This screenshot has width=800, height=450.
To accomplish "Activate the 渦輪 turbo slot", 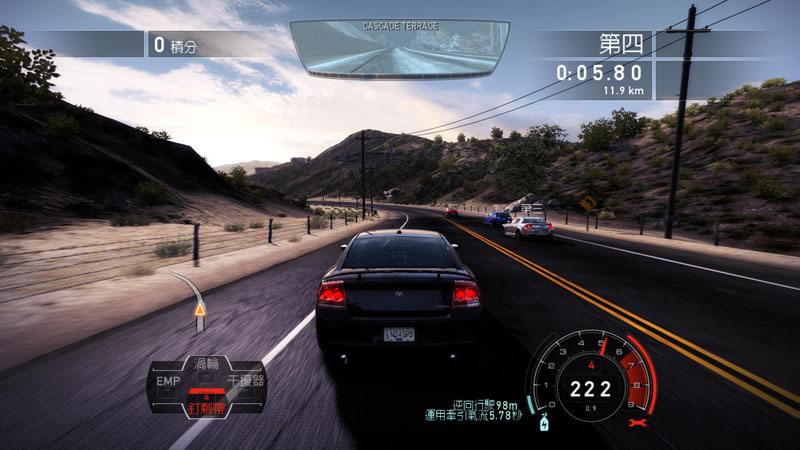I will [205, 363].
